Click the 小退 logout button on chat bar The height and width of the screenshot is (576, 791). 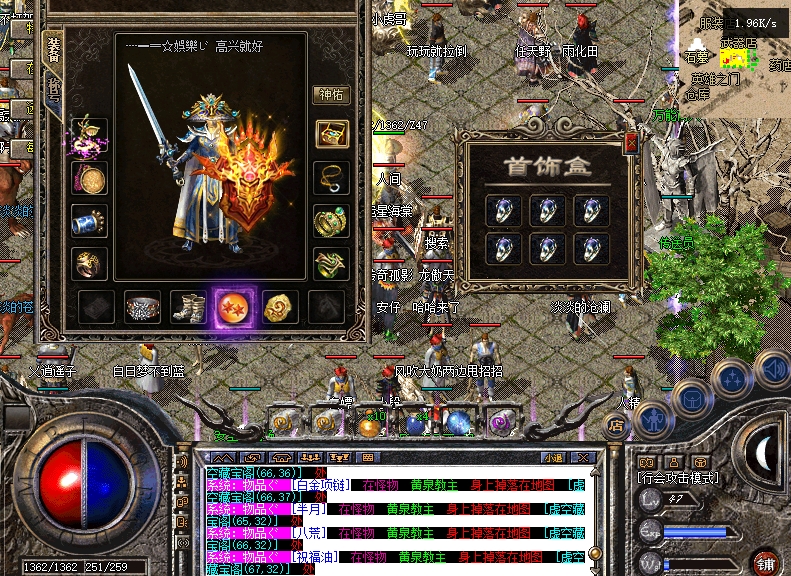tap(553, 457)
